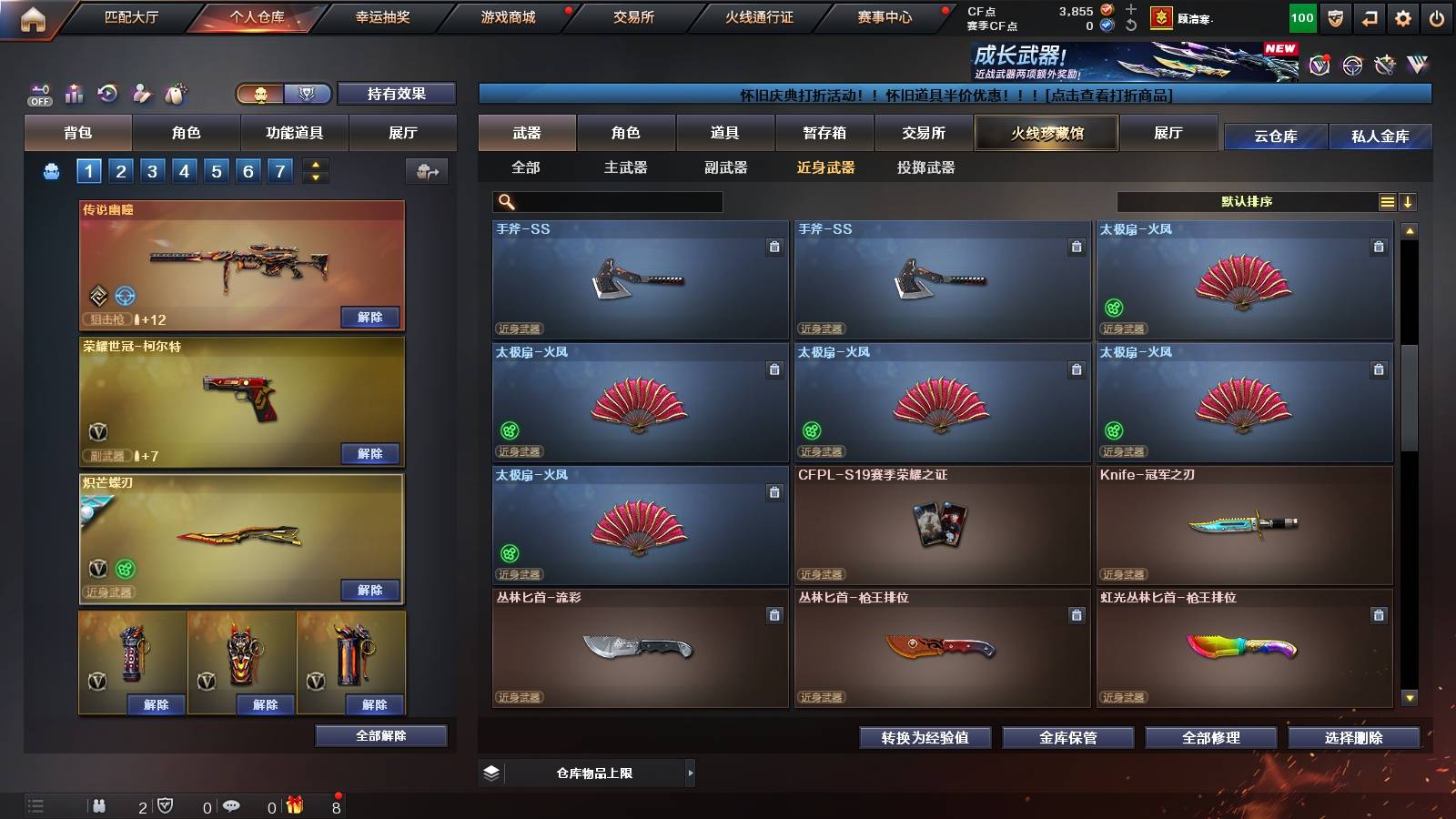Open the settings gear icon
The height and width of the screenshot is (819, 1456).
(1402, 16)
